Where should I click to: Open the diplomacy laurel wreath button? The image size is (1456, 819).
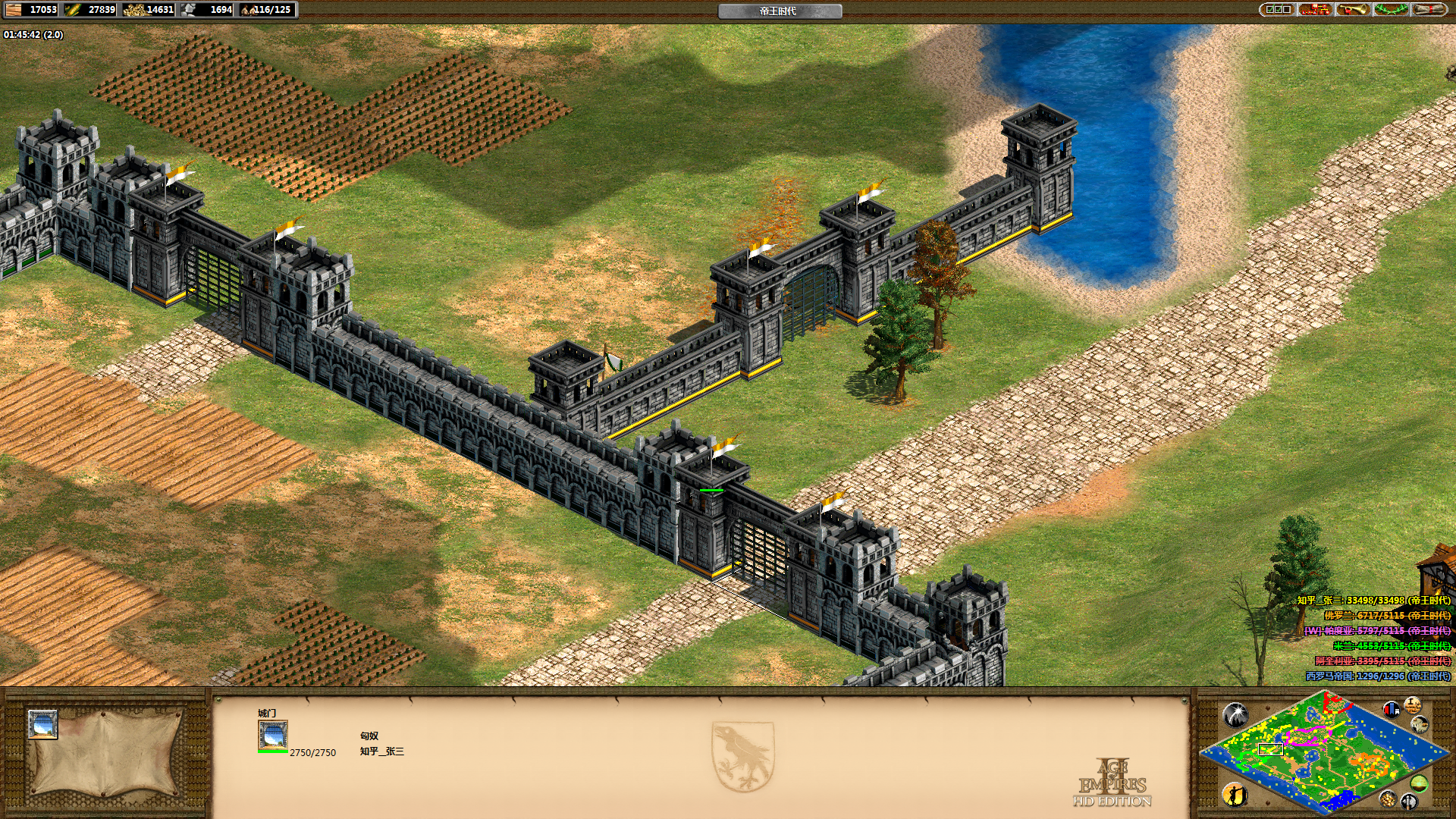1391,10
